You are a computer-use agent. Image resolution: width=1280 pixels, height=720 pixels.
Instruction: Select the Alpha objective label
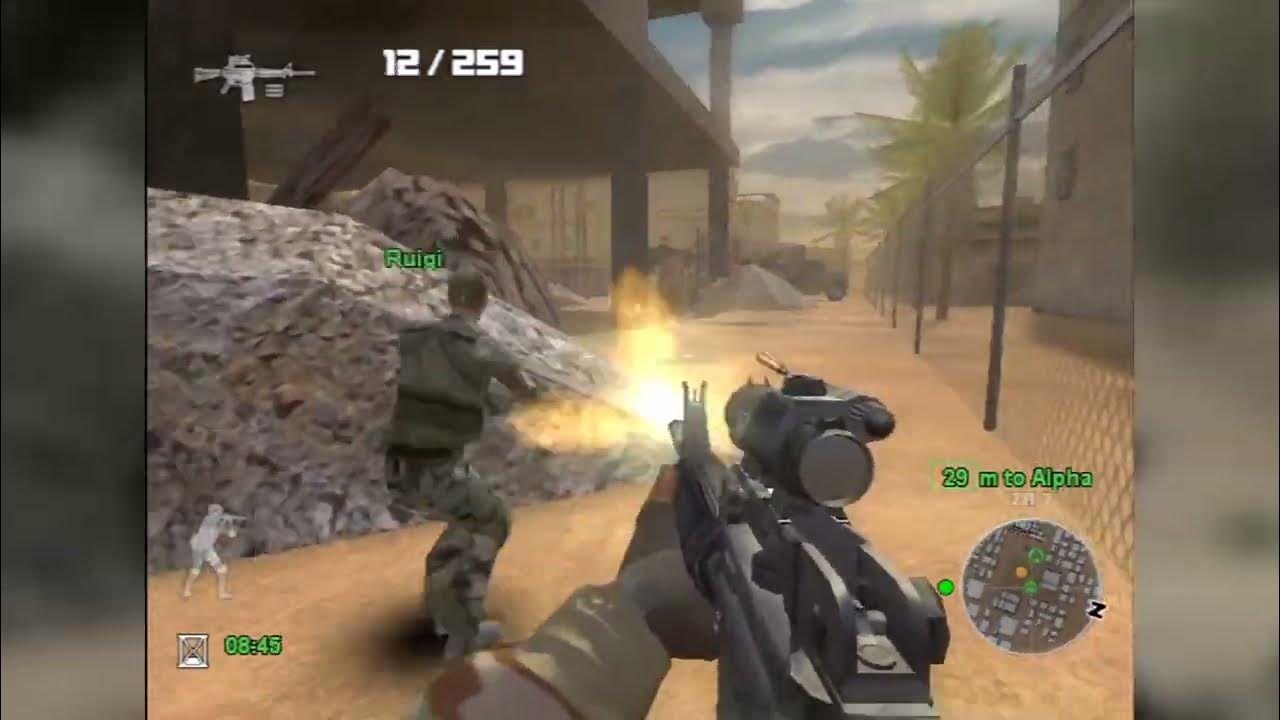pyautogui.click(x=1064, y=478)
